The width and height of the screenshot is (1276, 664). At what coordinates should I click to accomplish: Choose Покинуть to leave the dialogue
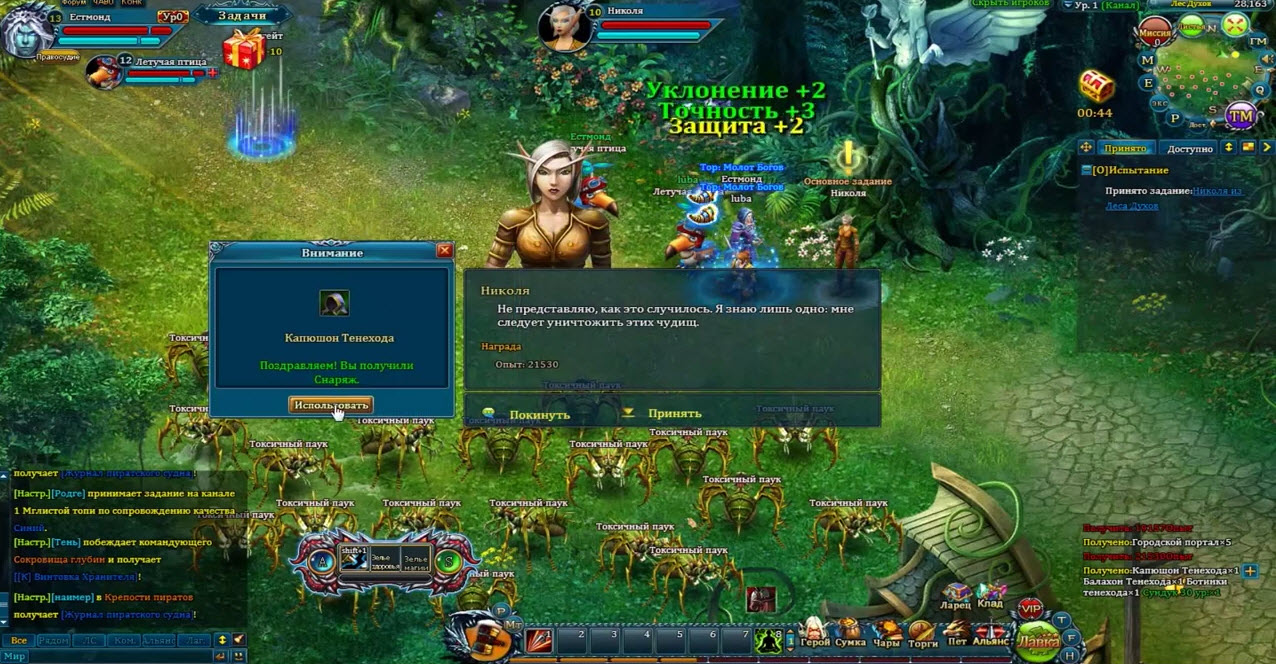[x=539, y=414]
